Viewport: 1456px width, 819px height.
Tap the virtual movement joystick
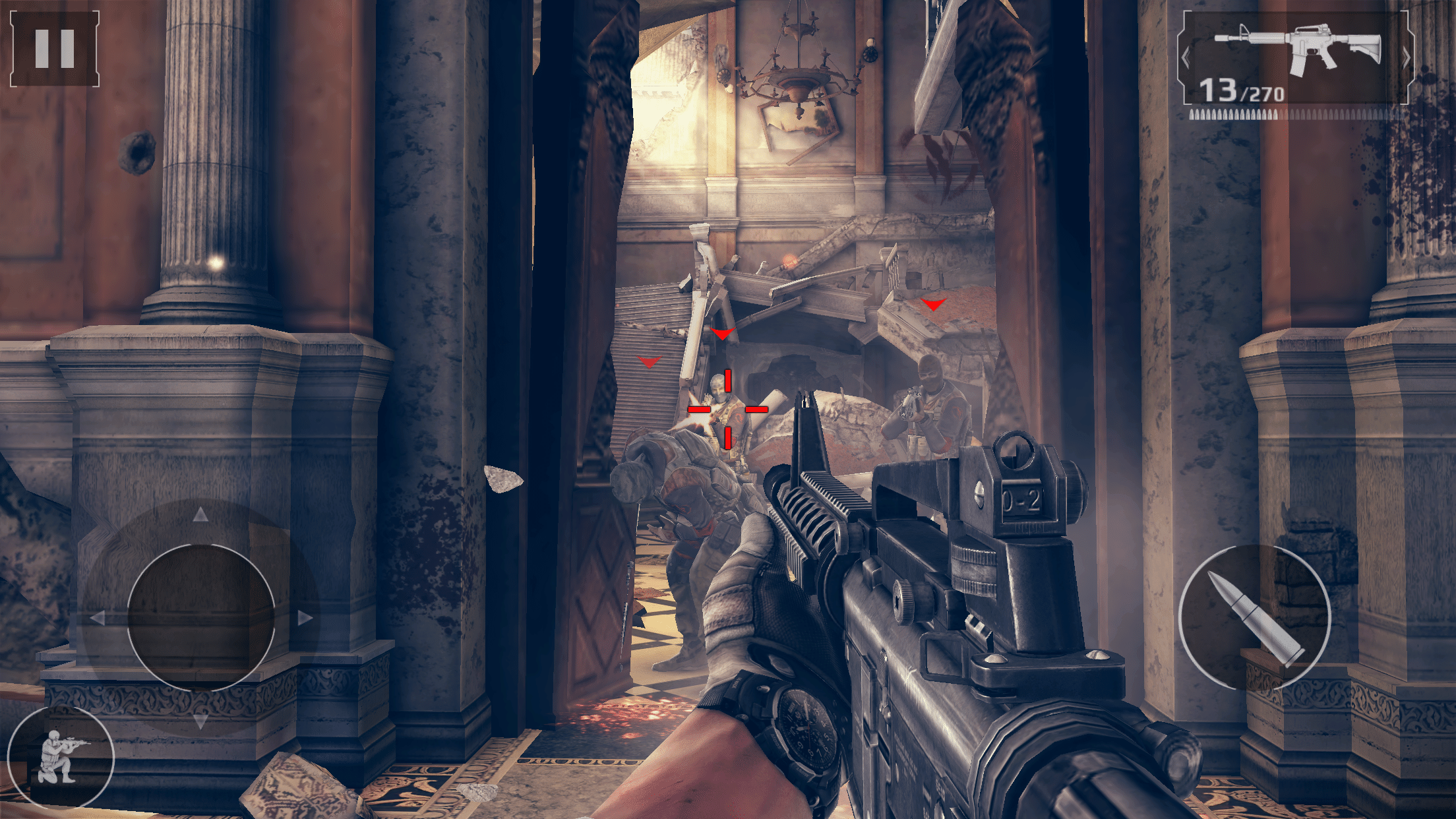coord(200,617)
